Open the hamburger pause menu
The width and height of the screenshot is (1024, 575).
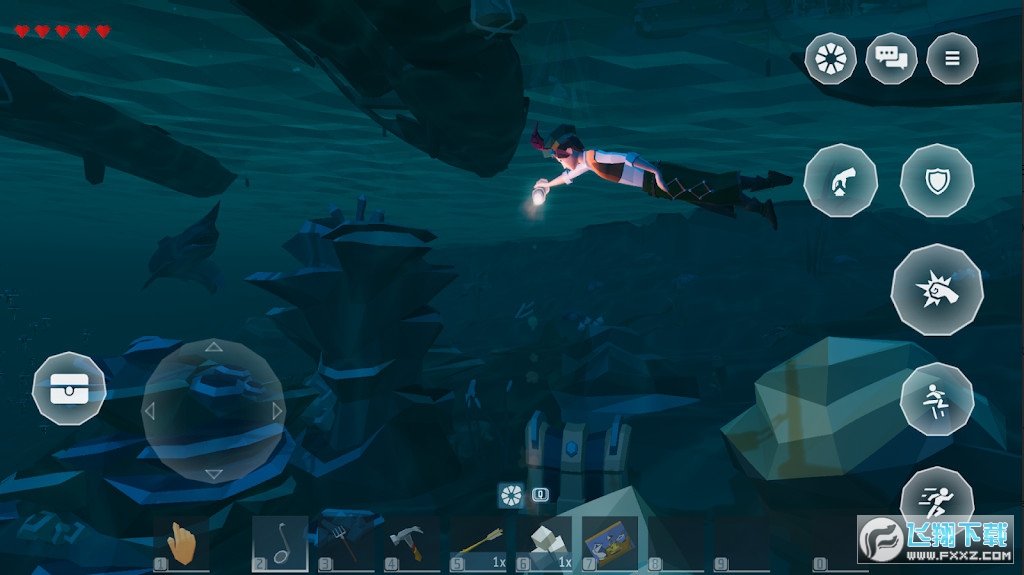[952, 58]
